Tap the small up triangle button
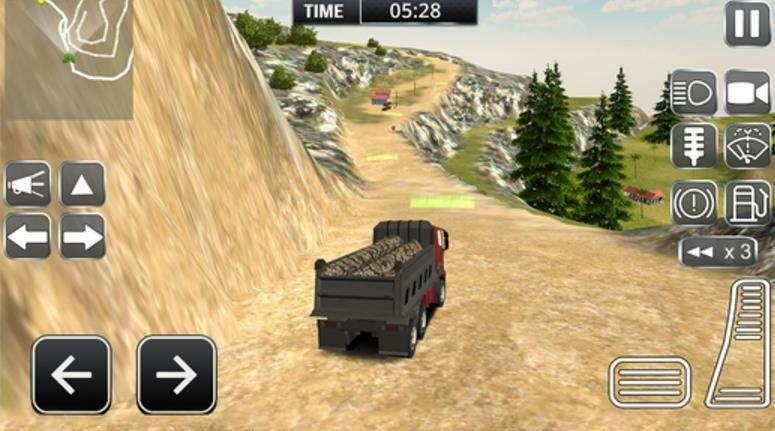775x431 pixels. [x=82, y=184]
